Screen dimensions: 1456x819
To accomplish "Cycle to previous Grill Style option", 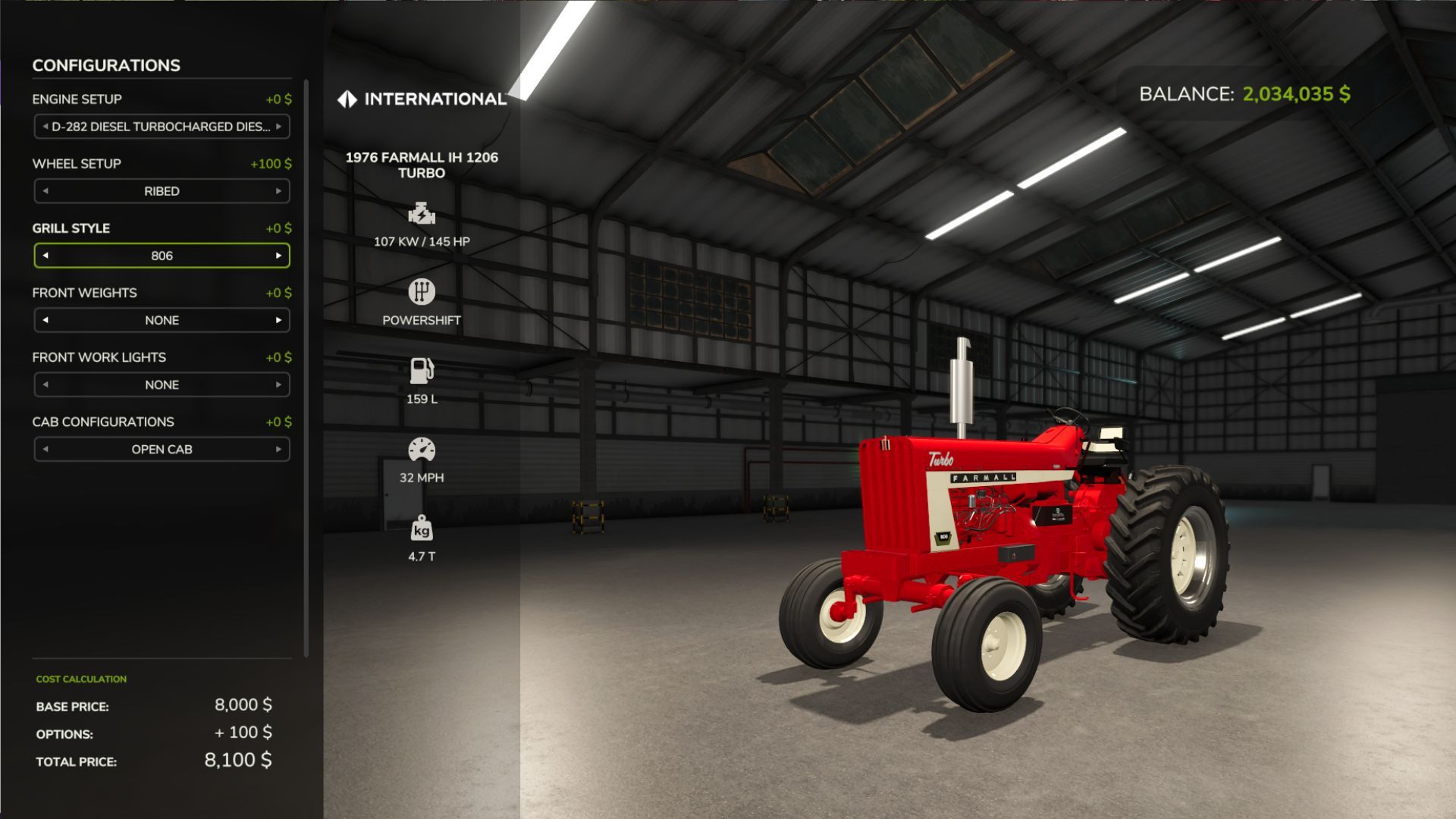I will 46,256.
